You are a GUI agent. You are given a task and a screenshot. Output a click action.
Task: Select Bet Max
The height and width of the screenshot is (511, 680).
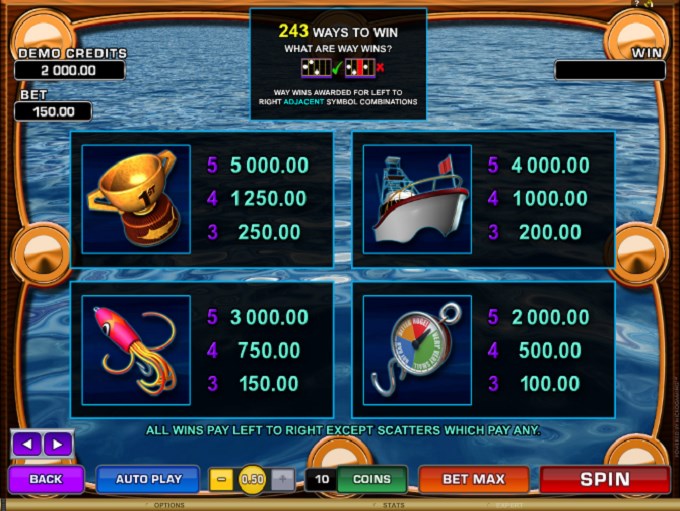click(473, 479)
